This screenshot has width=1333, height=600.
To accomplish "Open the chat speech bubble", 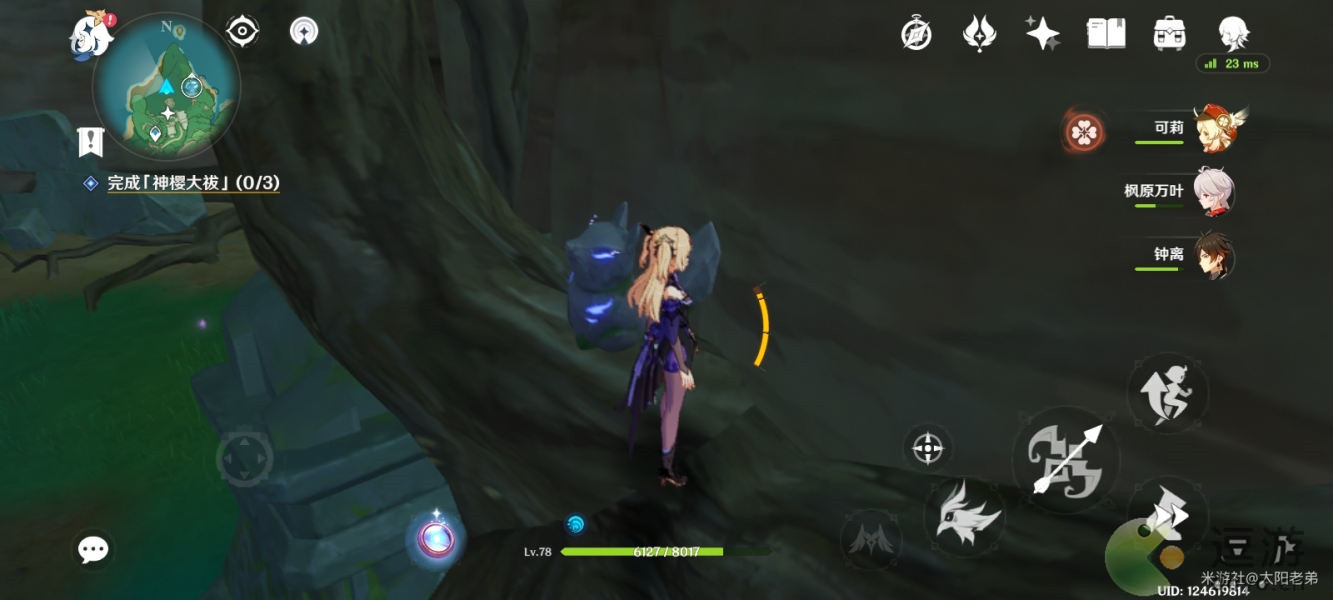I will [94, 548].
